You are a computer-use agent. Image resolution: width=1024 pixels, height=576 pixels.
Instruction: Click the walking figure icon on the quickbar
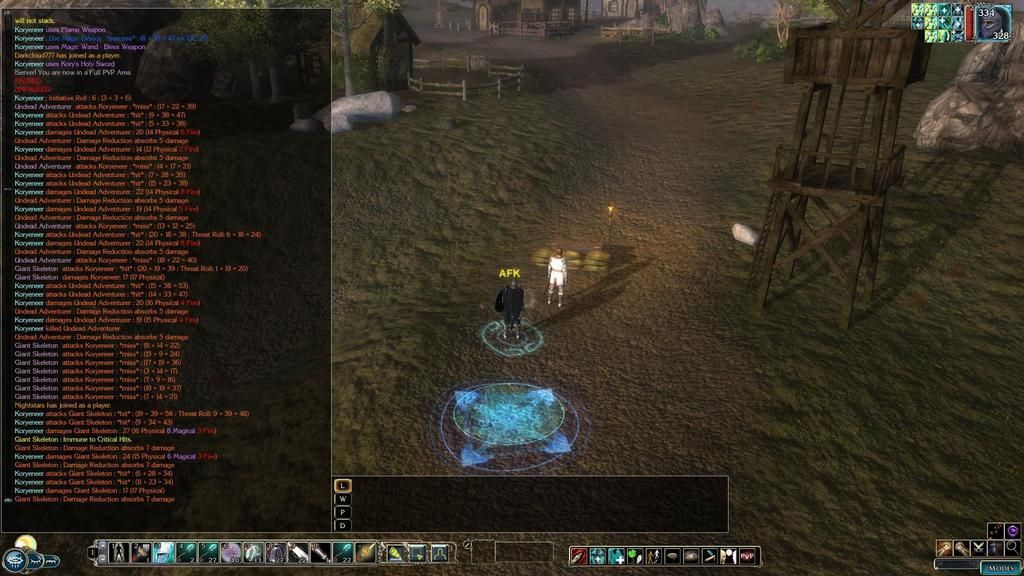click(651, 555)
